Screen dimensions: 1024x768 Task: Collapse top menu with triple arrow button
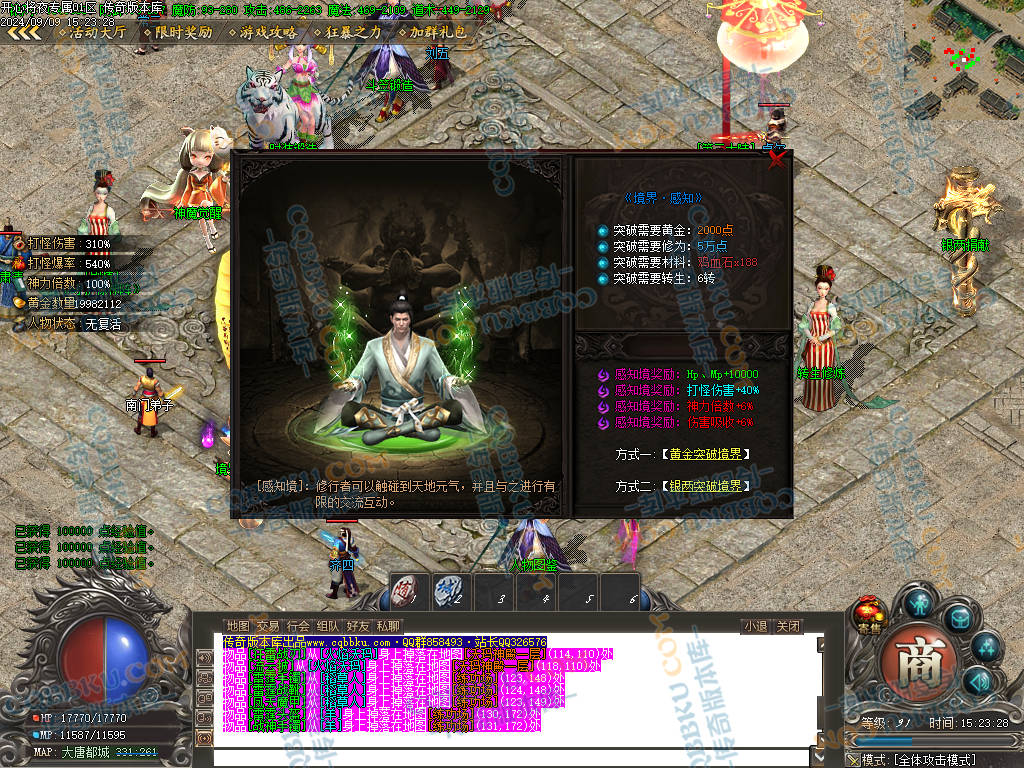[24, 32]
